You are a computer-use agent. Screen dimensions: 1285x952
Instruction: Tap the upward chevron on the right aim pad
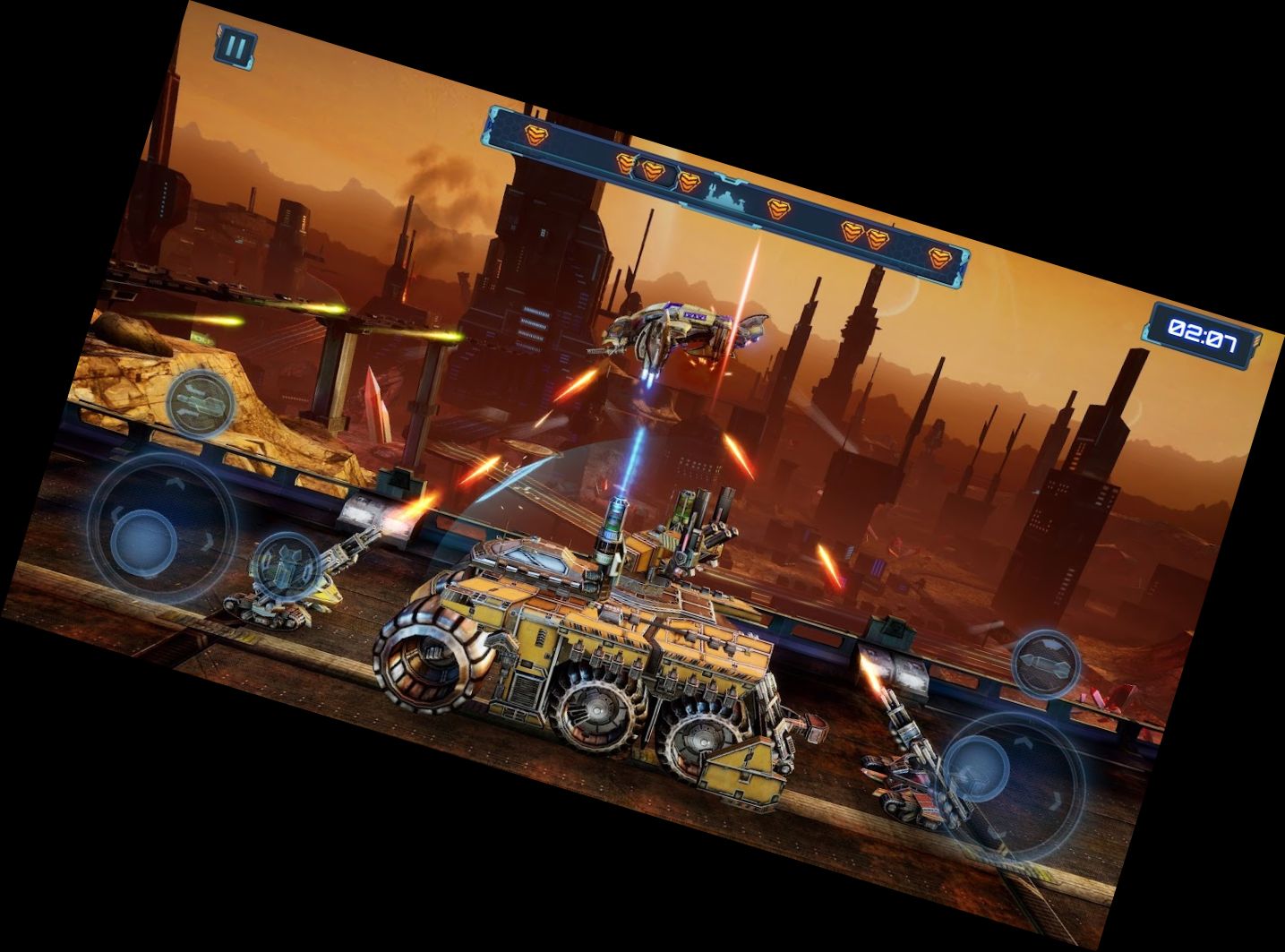[1023, 740]
